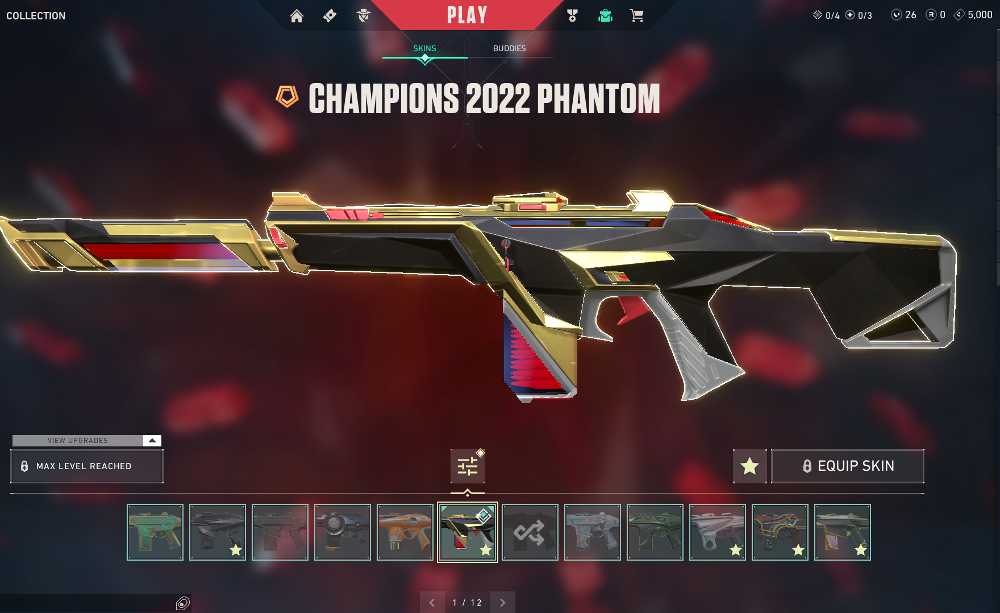Equip the Champions 2022 Phantom skin
The image size is (1000, 613).
pos(847,466)
